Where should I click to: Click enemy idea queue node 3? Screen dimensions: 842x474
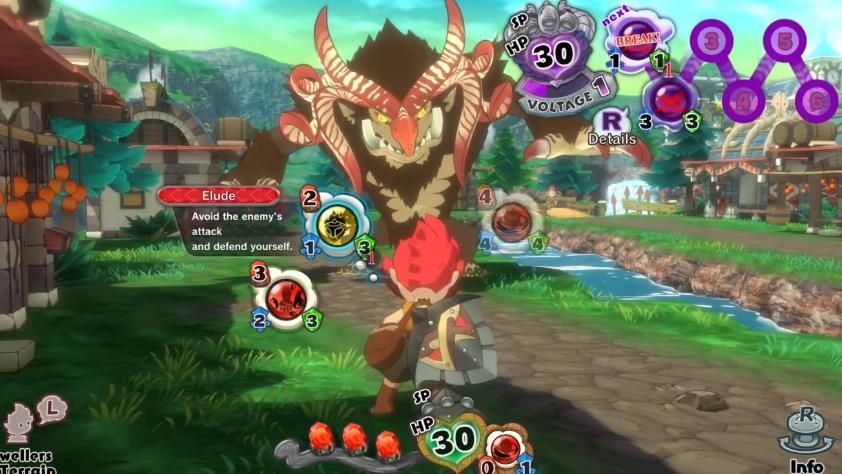(711, 41)
